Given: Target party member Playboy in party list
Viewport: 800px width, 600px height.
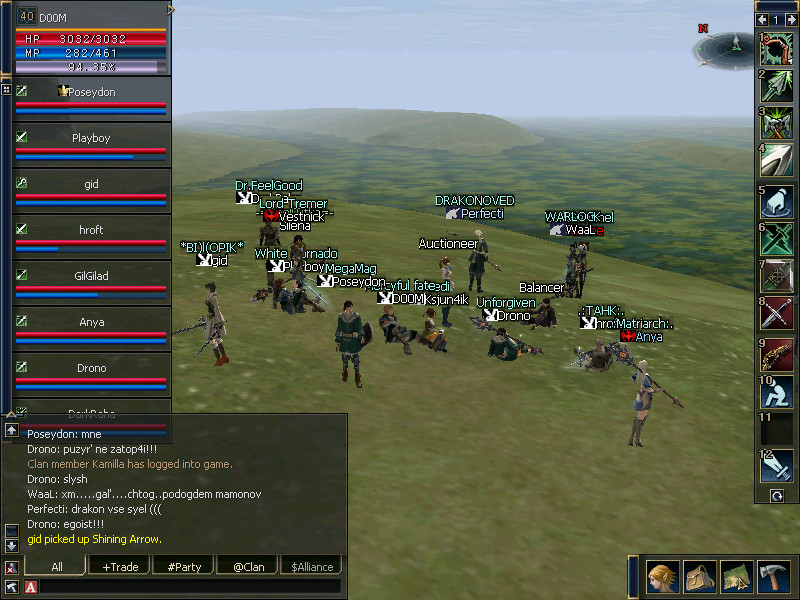Looking at the screenshot, I should tap(91, 138).
